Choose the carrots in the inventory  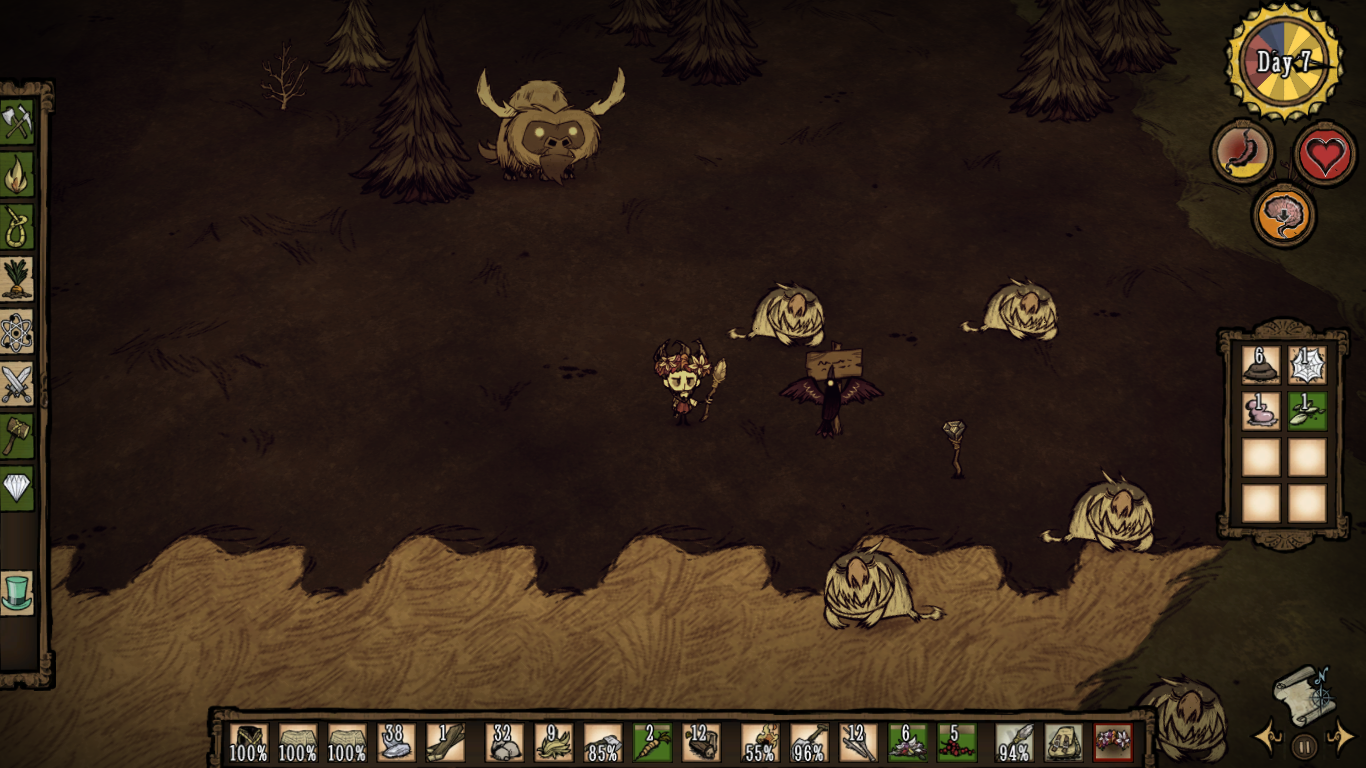point(652,743)
